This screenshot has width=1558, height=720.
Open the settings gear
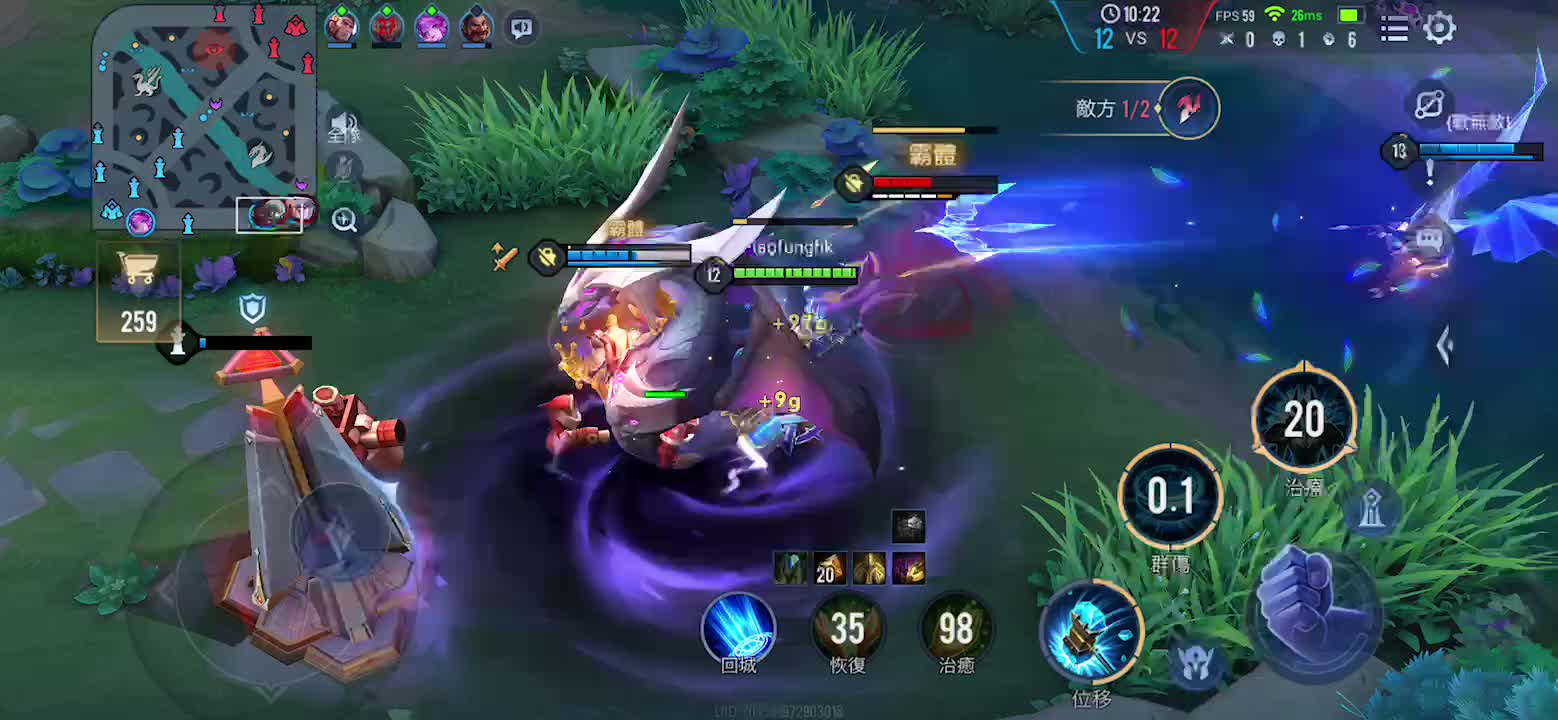(1439, 28)
